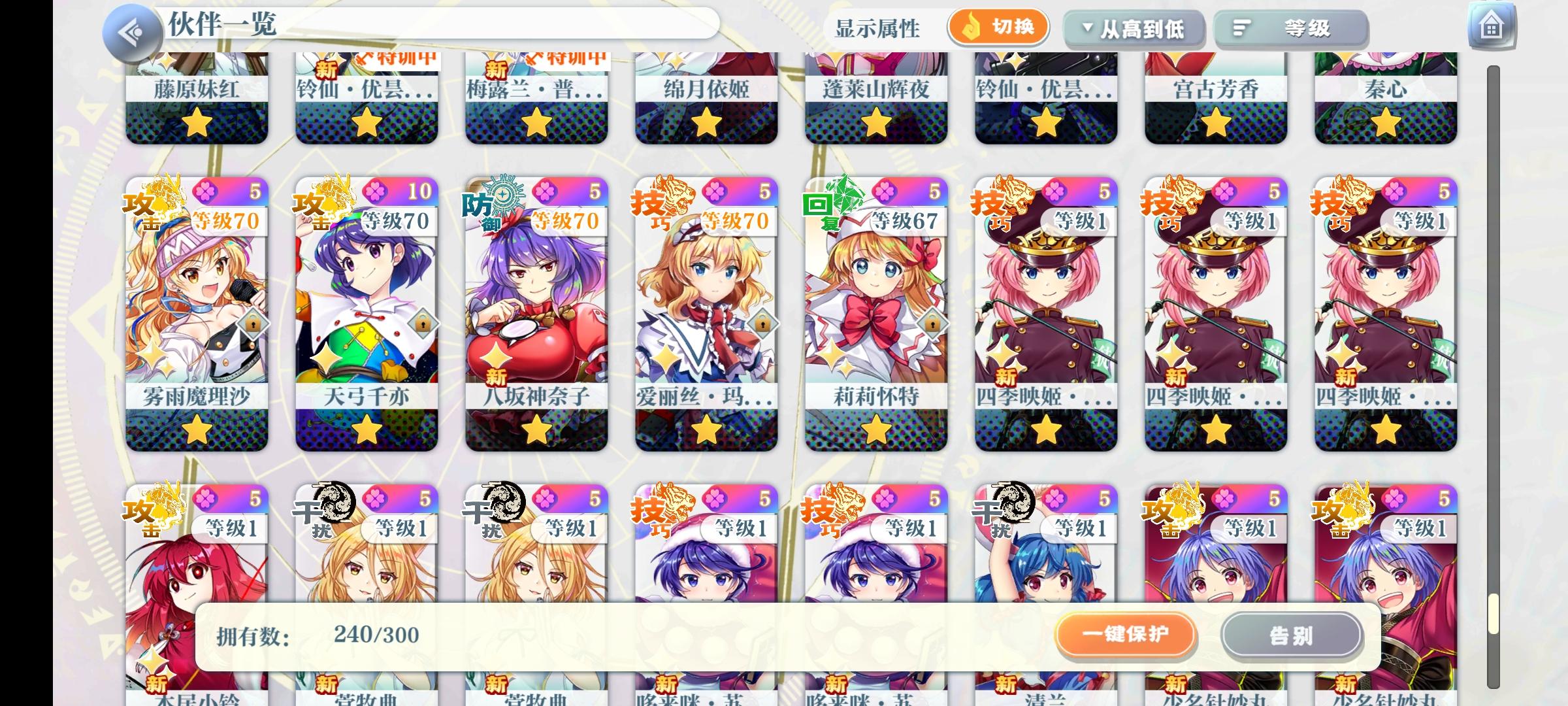Toggle the 切换 attribute display switch
This screenshot has height=706, width=1568.
pos(1000,27)
